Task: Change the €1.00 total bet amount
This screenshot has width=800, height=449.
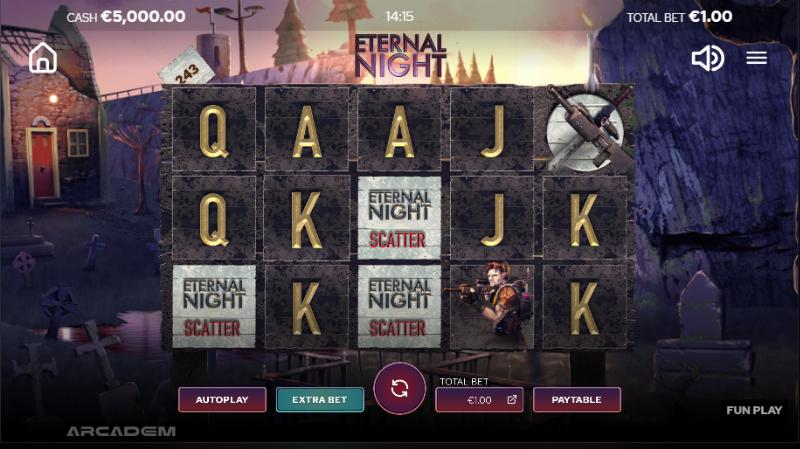Action: [479, 400]
